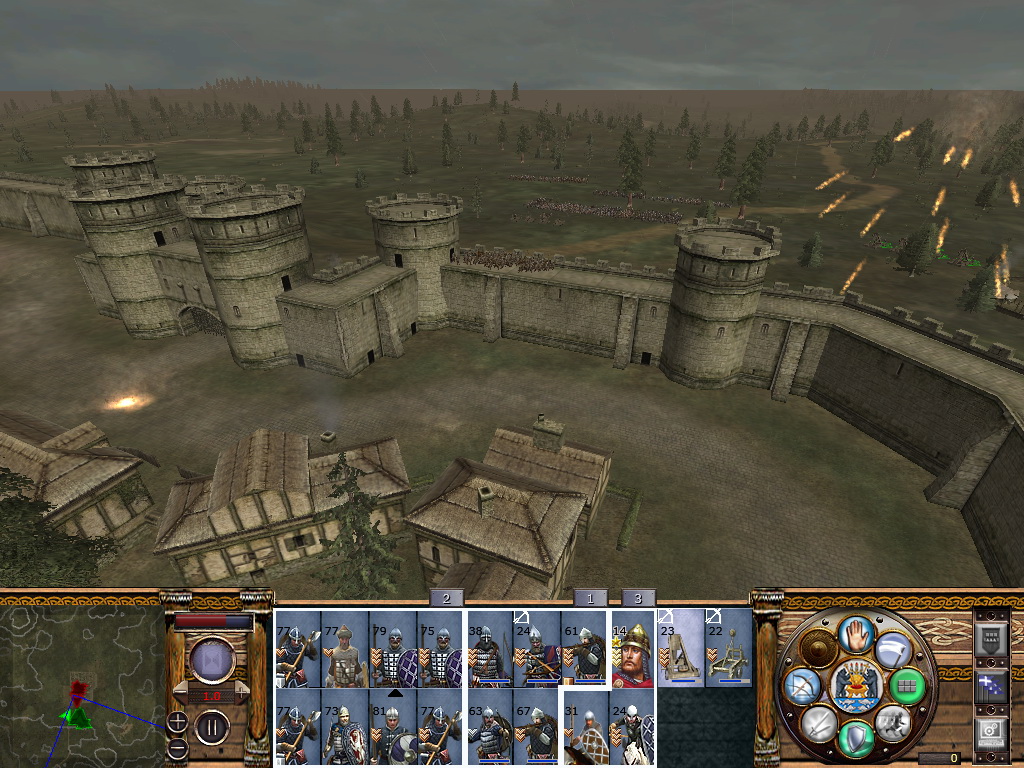Choose group tab 2
The height and width of the screenshot is (768, 1024).
pos(446,598)
